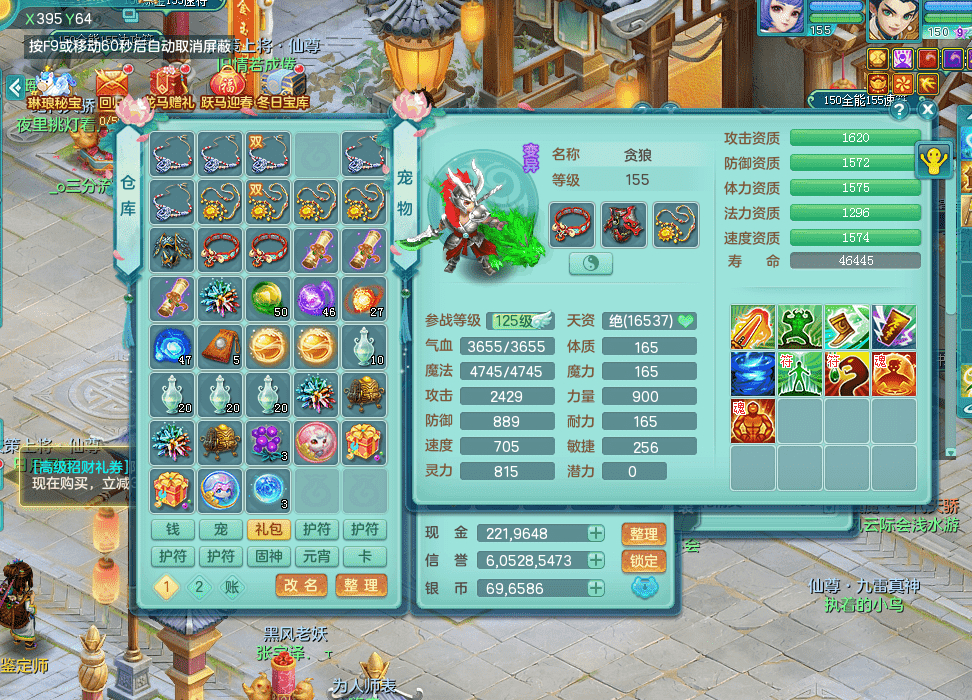Open the 账 ledger page
972x700 pixels.
[232, 587]
